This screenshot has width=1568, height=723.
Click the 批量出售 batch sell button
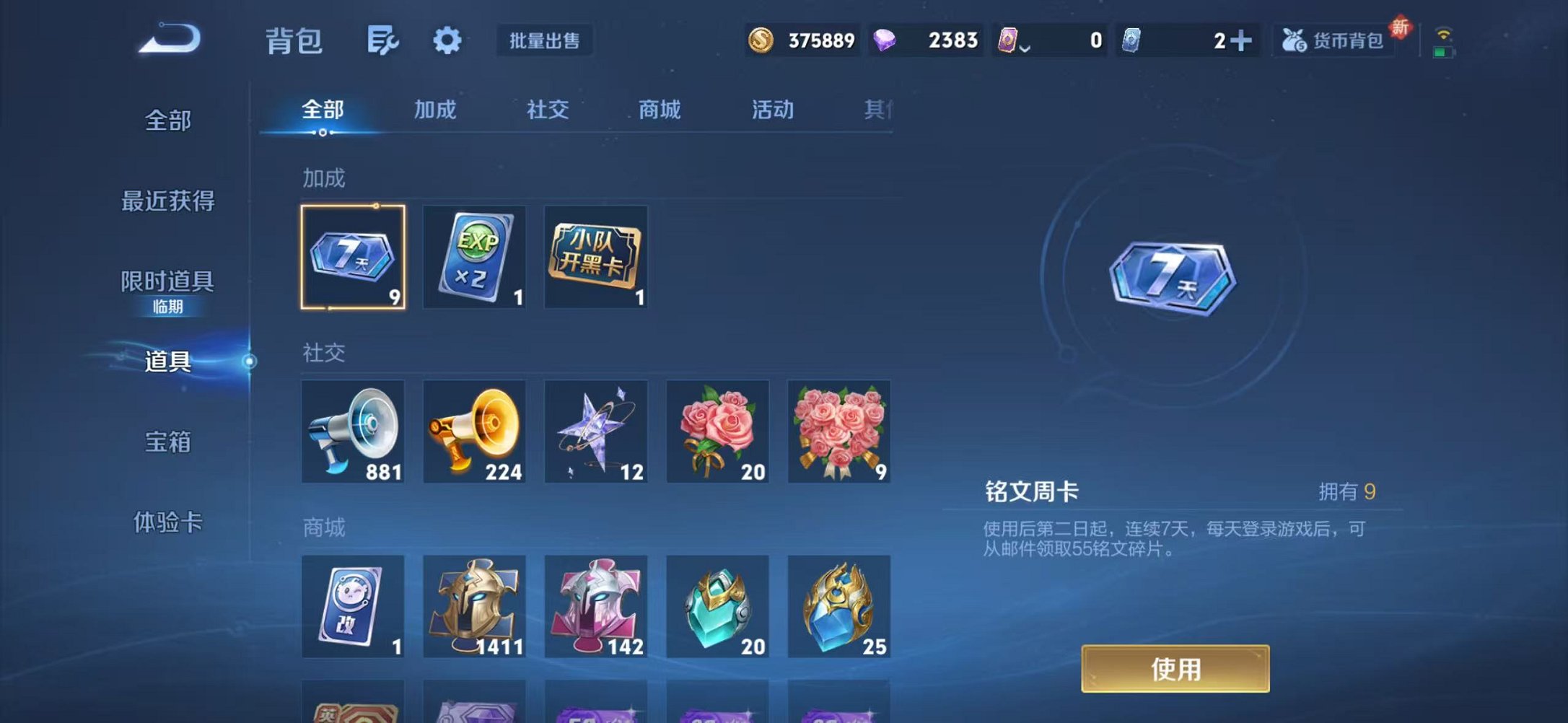545,41
